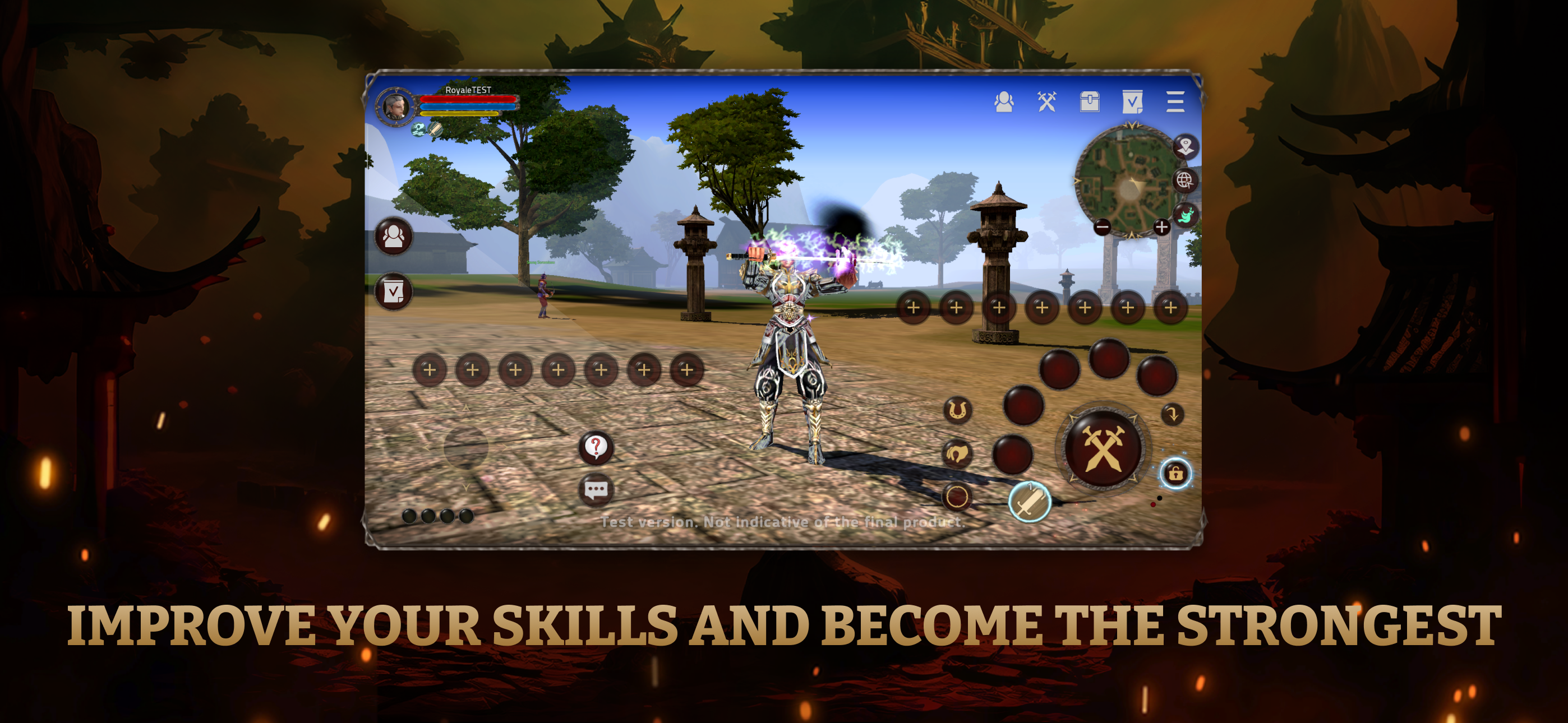The image size is (1568, 723).
Task: Open the character profile icon in top toolbar
Action: [x=1005, y=102]
